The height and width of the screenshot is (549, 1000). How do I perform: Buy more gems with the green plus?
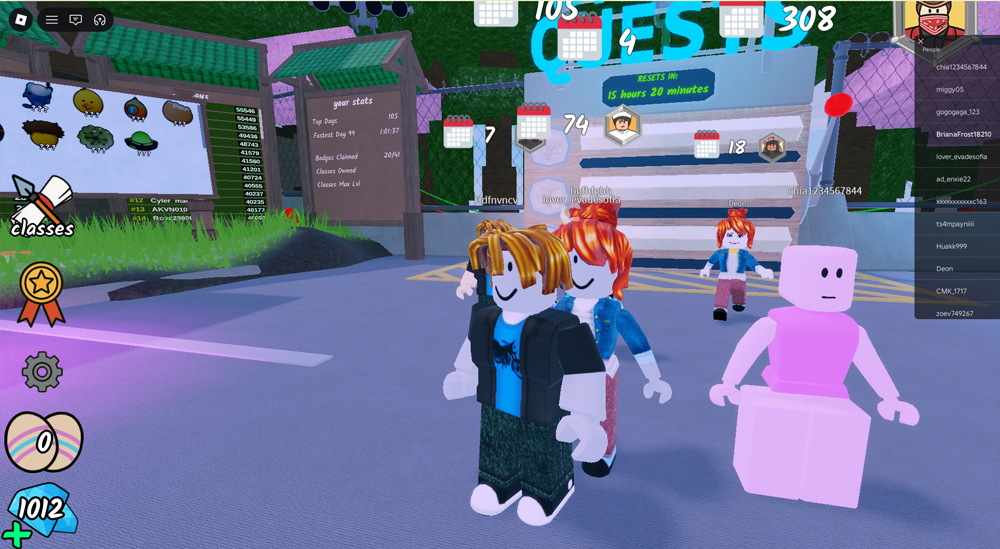16,534
